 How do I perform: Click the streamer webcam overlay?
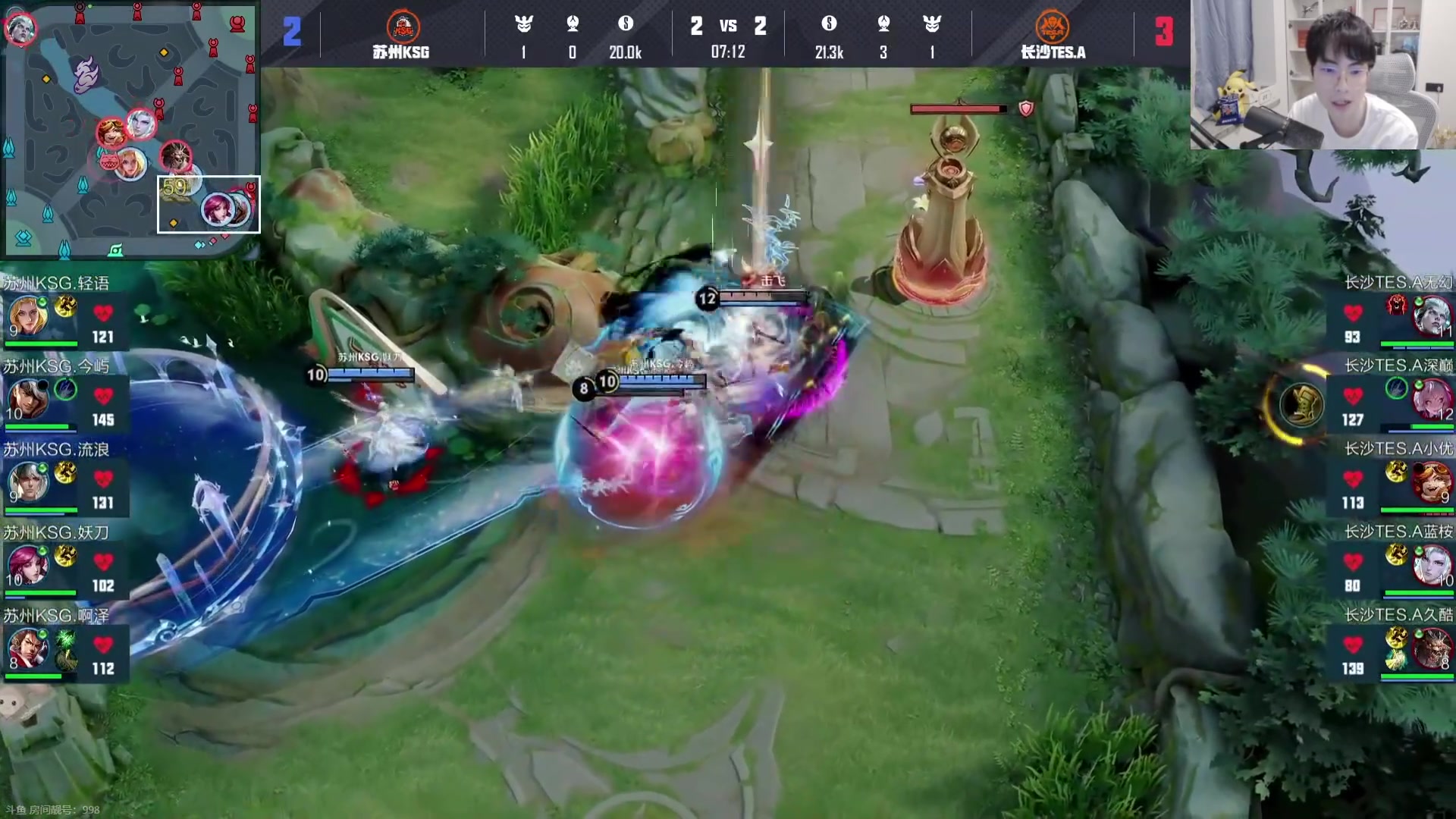[1322, 74]
